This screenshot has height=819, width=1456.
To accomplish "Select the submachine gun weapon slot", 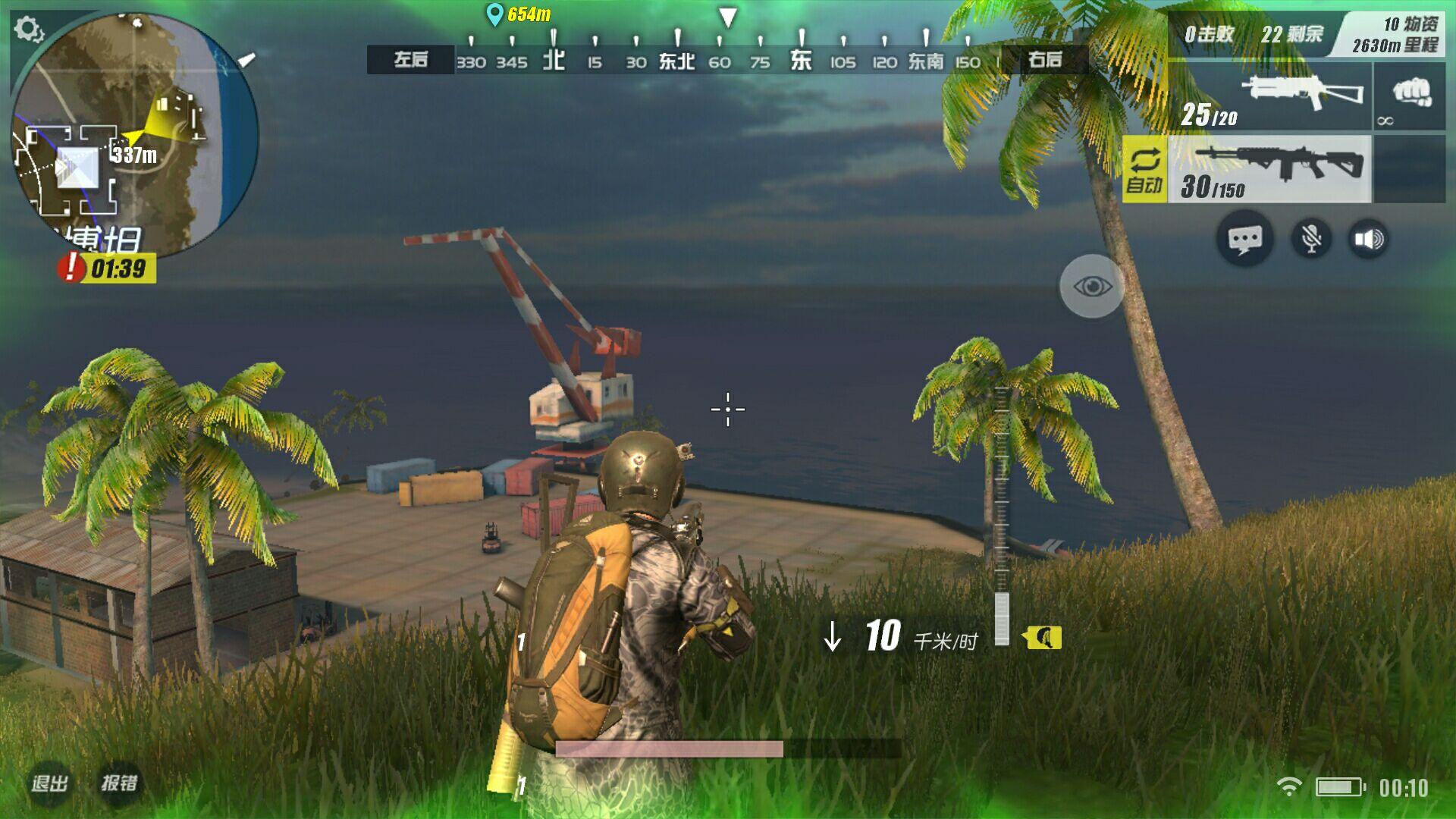I will point(1269,97).
